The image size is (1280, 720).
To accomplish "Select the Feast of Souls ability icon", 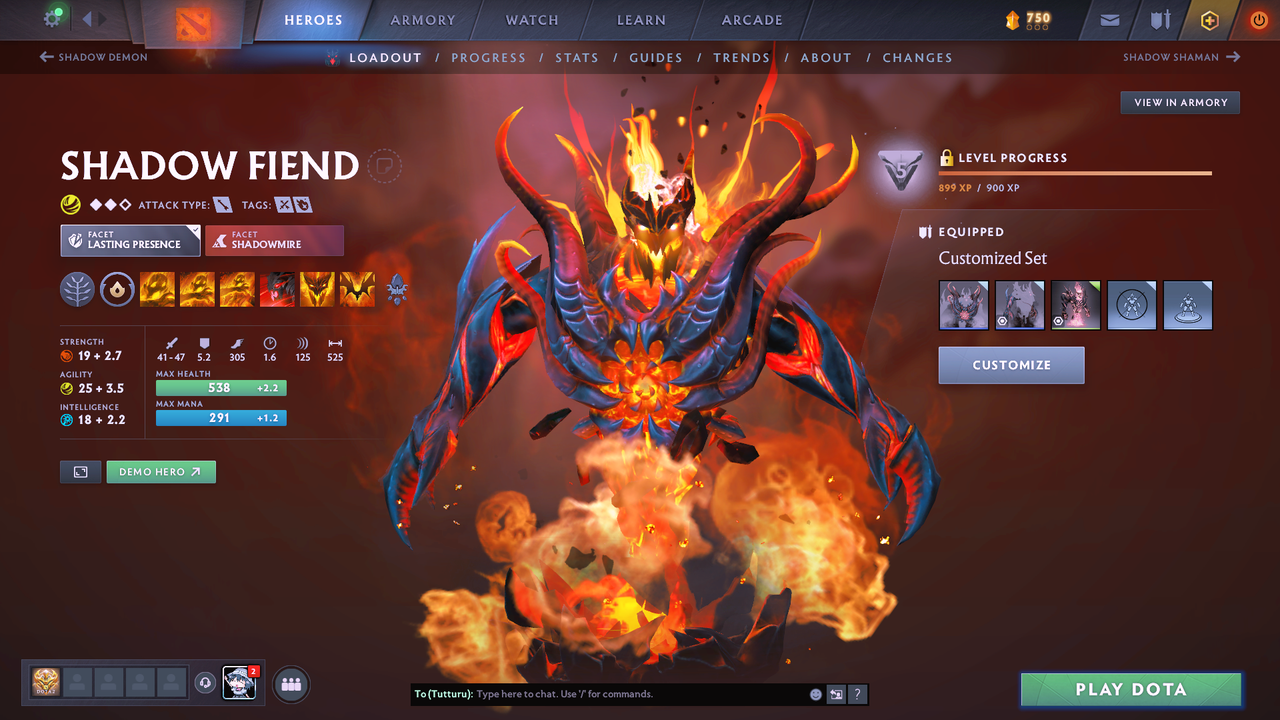I will (x=277, y=289).
